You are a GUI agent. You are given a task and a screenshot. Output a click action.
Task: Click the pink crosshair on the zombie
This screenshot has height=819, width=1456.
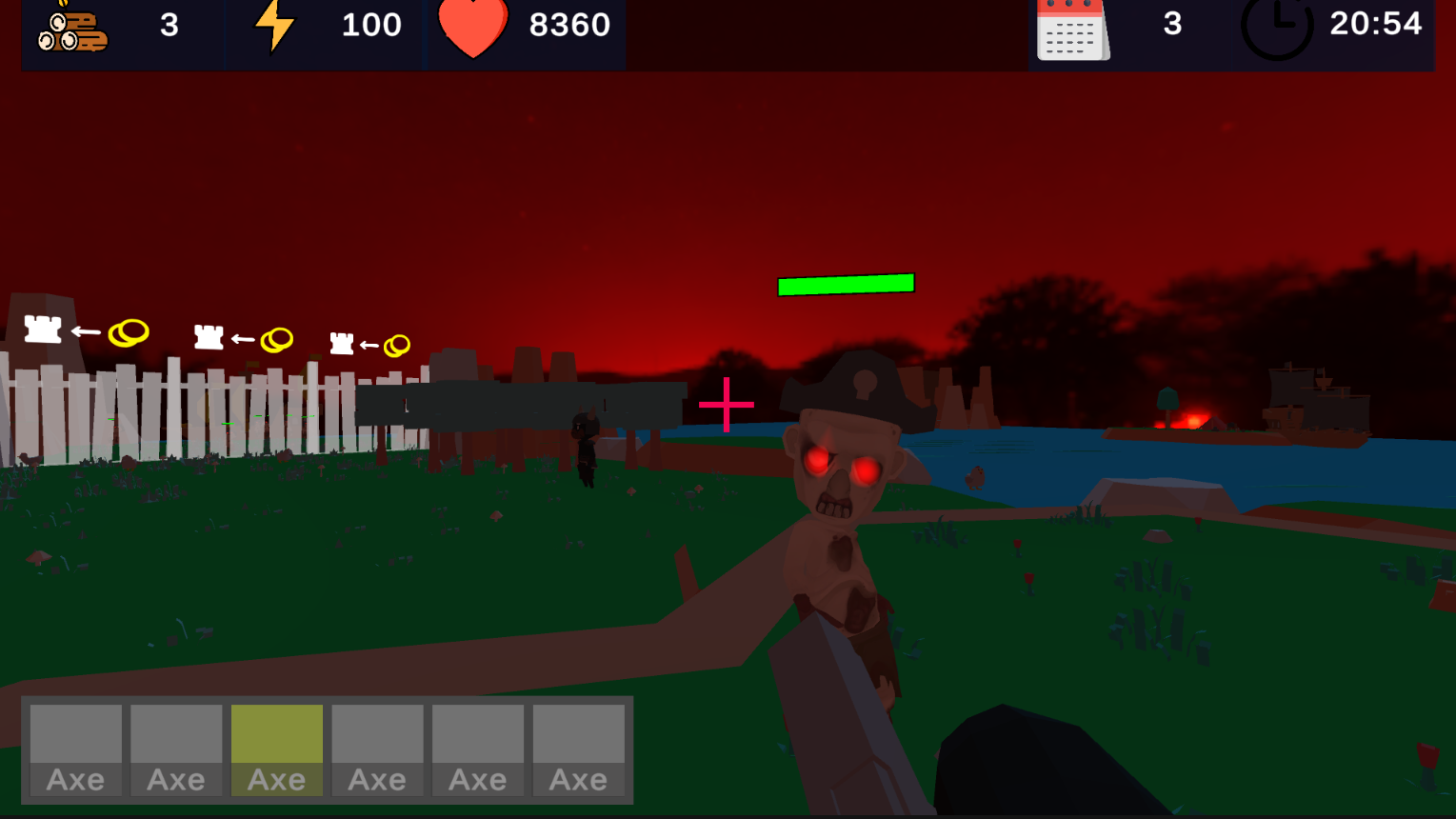(727, 405)
